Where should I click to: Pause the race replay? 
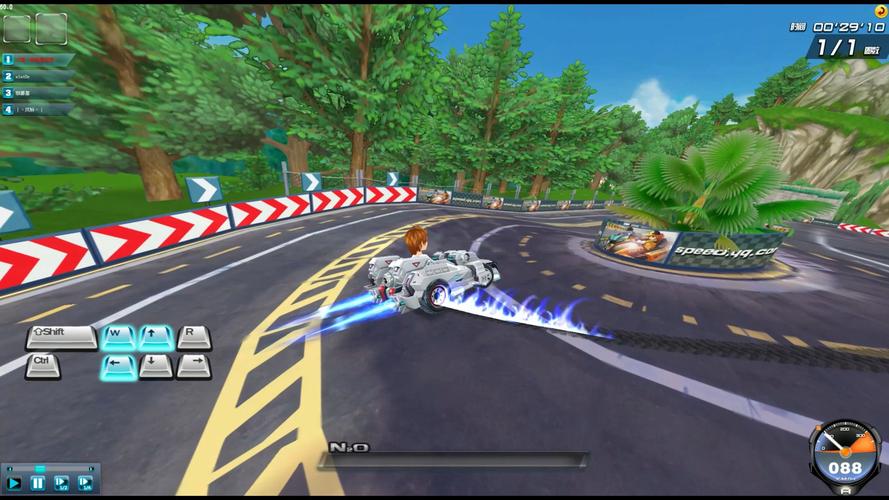pos(38,483)
